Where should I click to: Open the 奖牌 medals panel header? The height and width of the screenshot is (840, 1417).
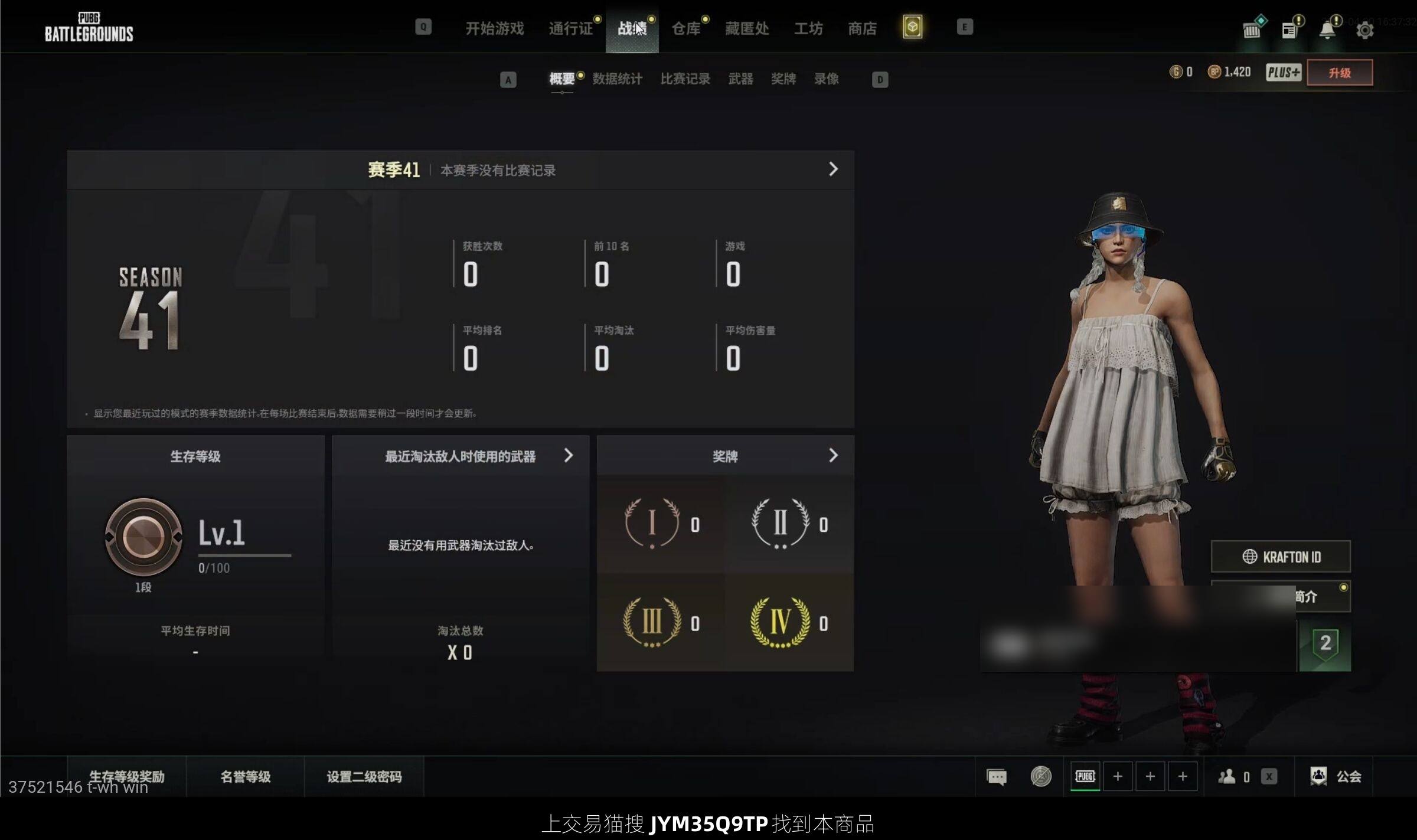725,456
